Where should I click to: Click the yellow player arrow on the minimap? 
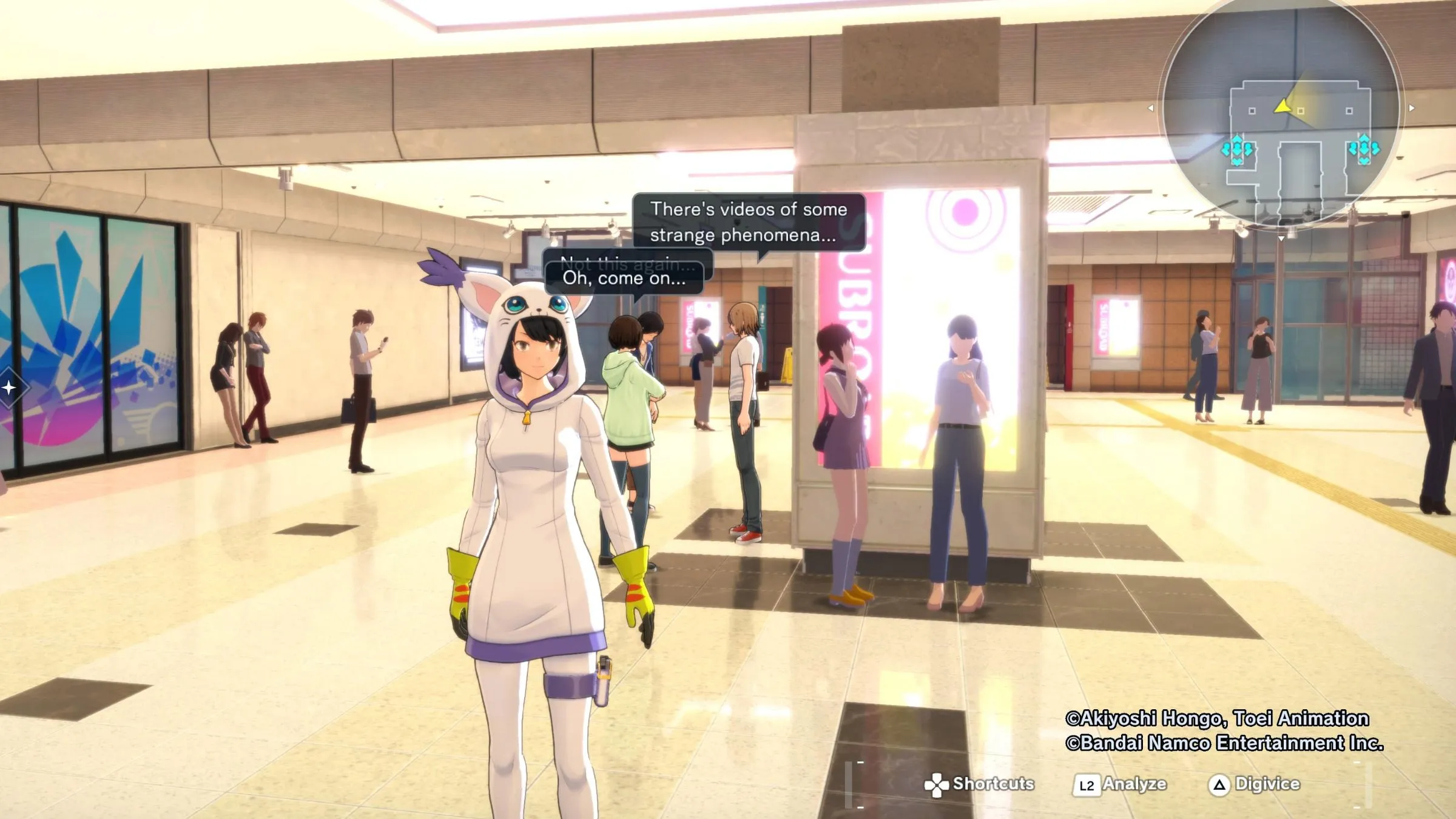1283,107
